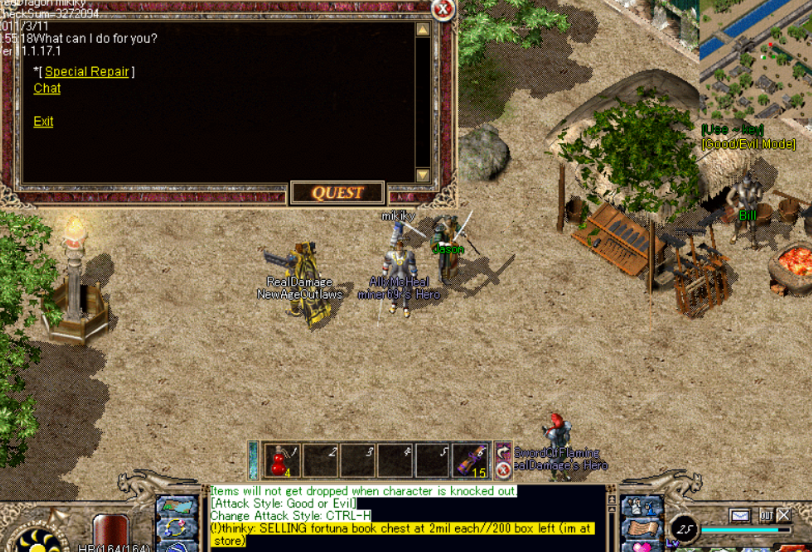Click the red X button beside the belt
This screenshot has height=552, width=812.
[x=503, y=469]
